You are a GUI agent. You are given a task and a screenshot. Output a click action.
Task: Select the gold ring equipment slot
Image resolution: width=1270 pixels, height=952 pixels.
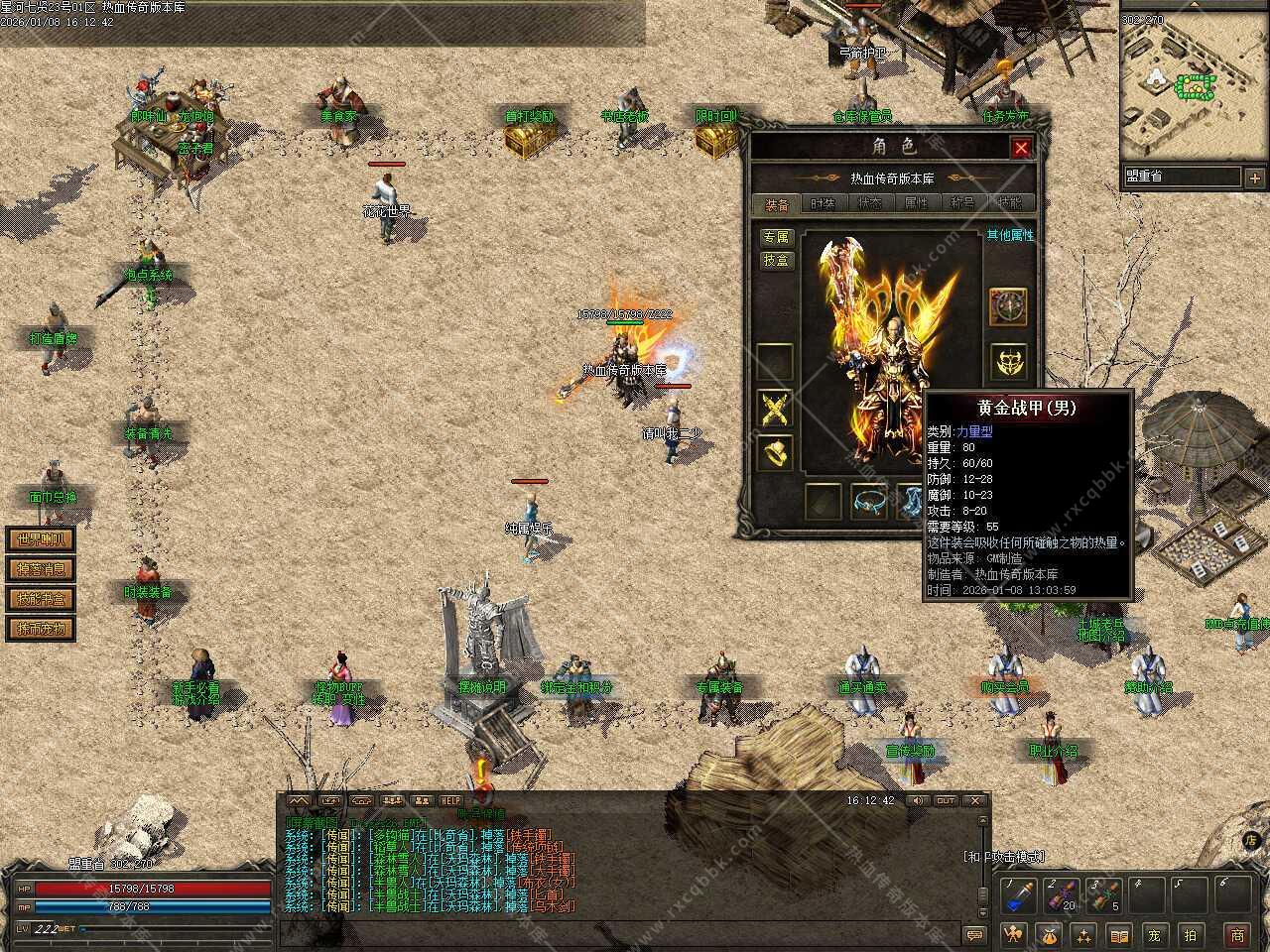tap(775, 453)
